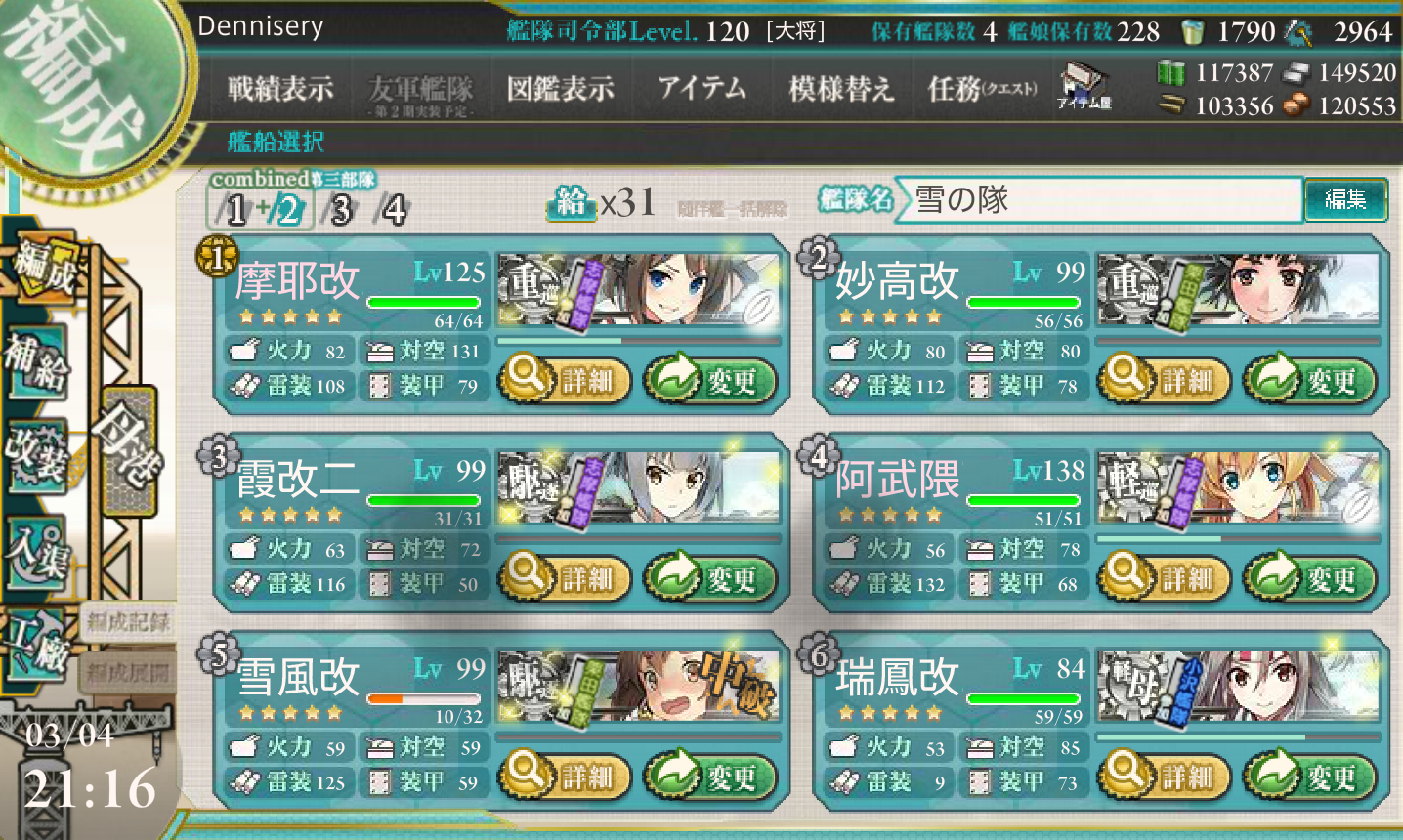Viewport: 1403px width, 840px height.
Task: View 詳細 details for 霞改二
Action: coord(564,578)
